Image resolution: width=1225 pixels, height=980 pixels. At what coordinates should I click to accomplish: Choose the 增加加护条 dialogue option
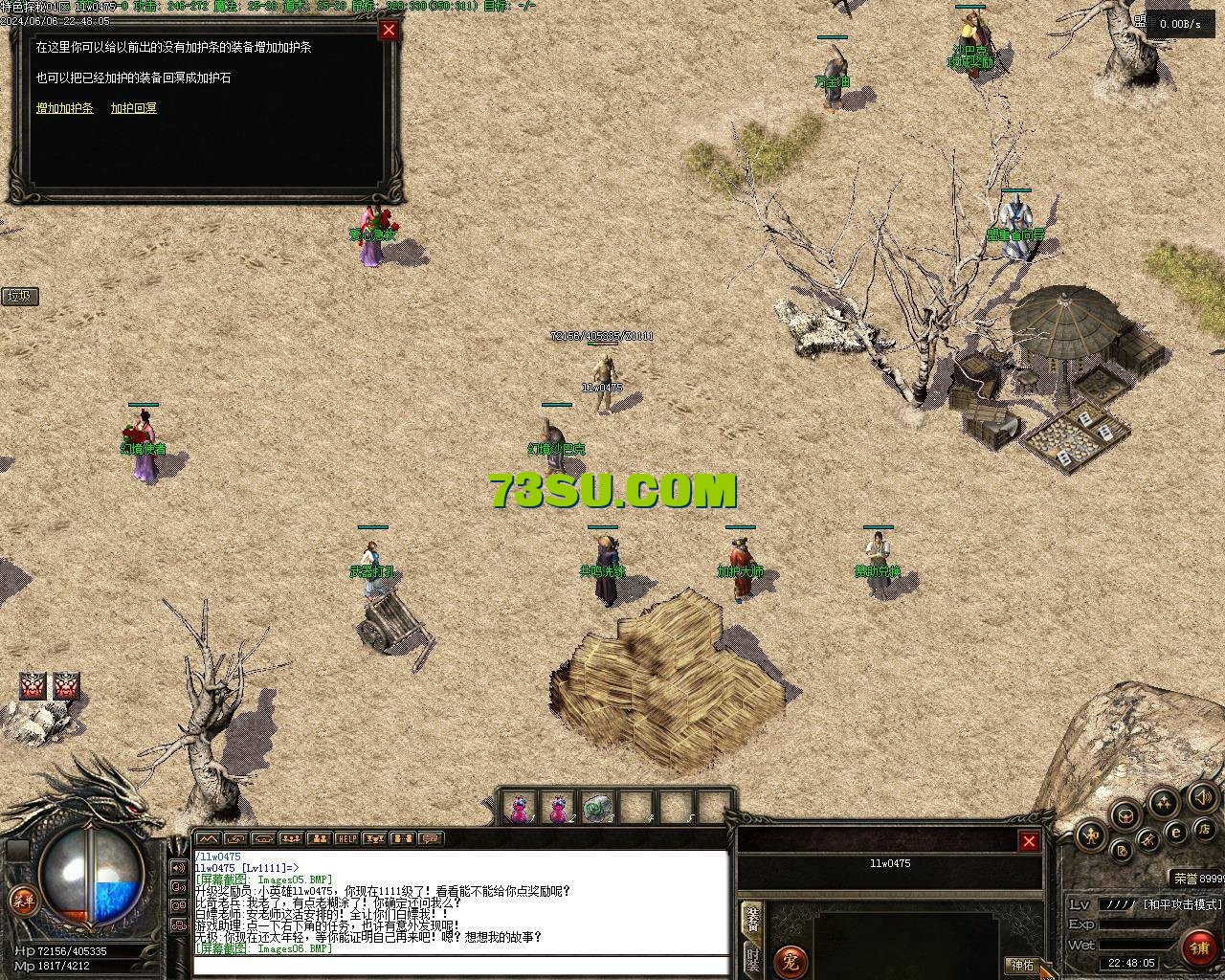point(65,108)
